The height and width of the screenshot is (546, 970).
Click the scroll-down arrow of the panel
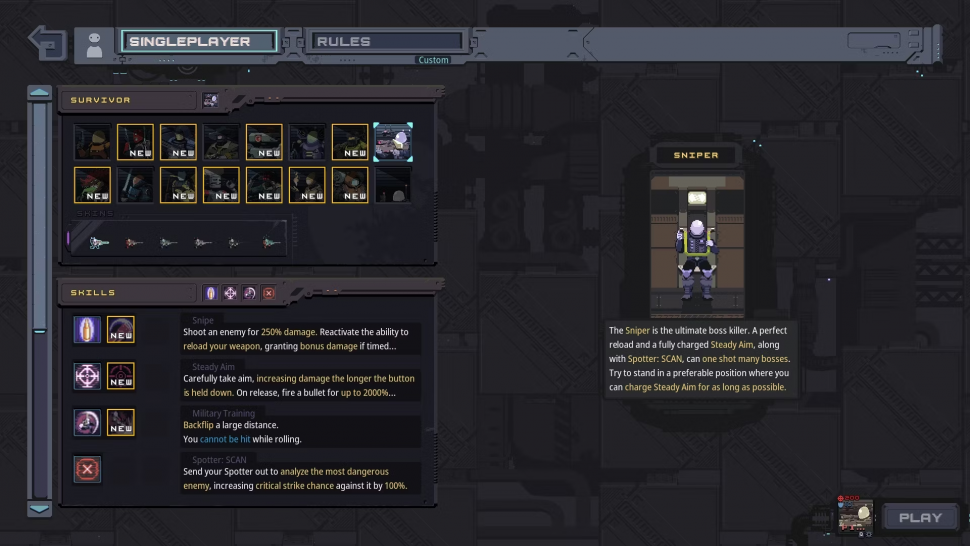point(40,508)
